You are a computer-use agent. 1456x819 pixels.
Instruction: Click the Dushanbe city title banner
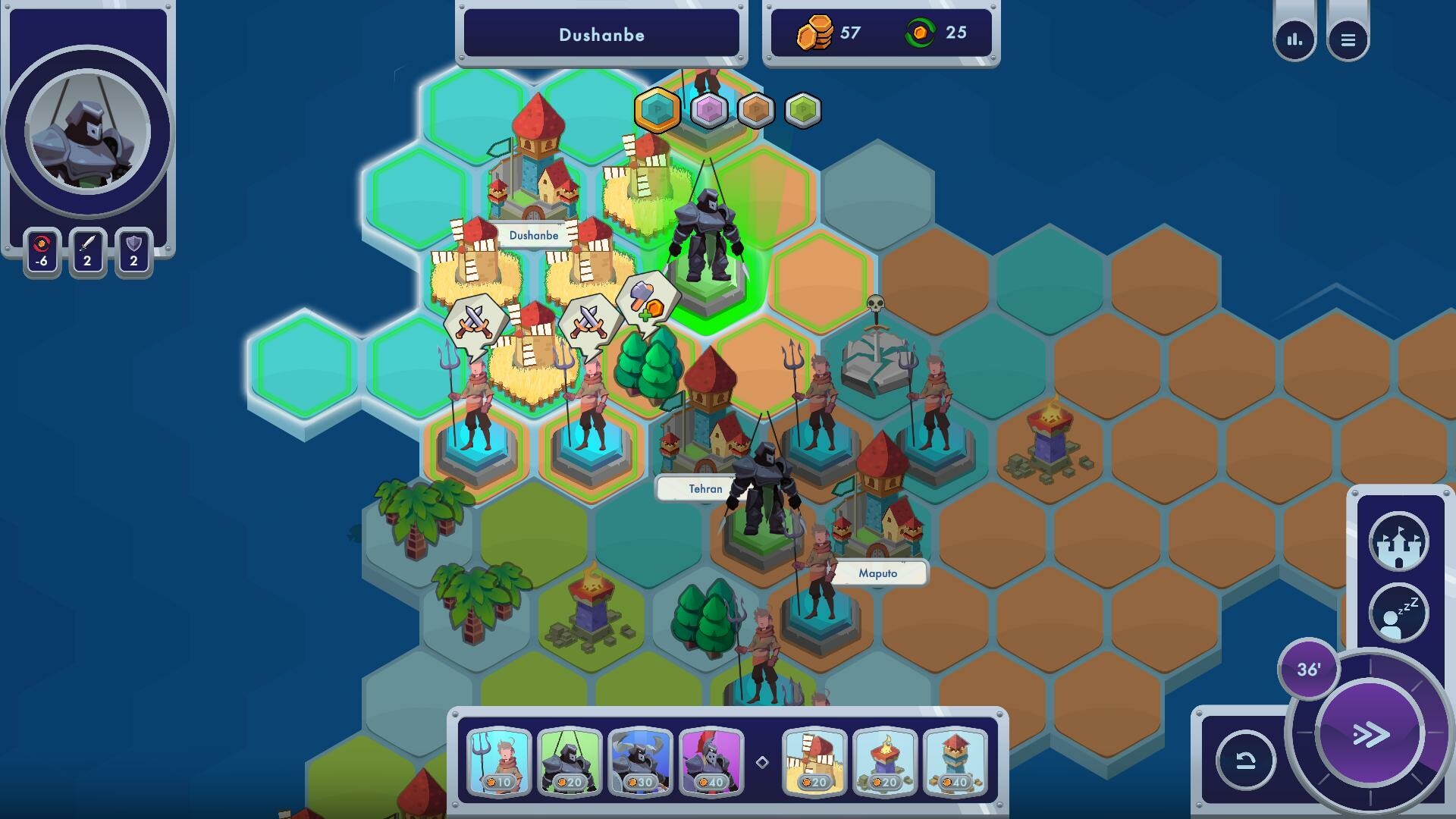[x=601, y=35]
